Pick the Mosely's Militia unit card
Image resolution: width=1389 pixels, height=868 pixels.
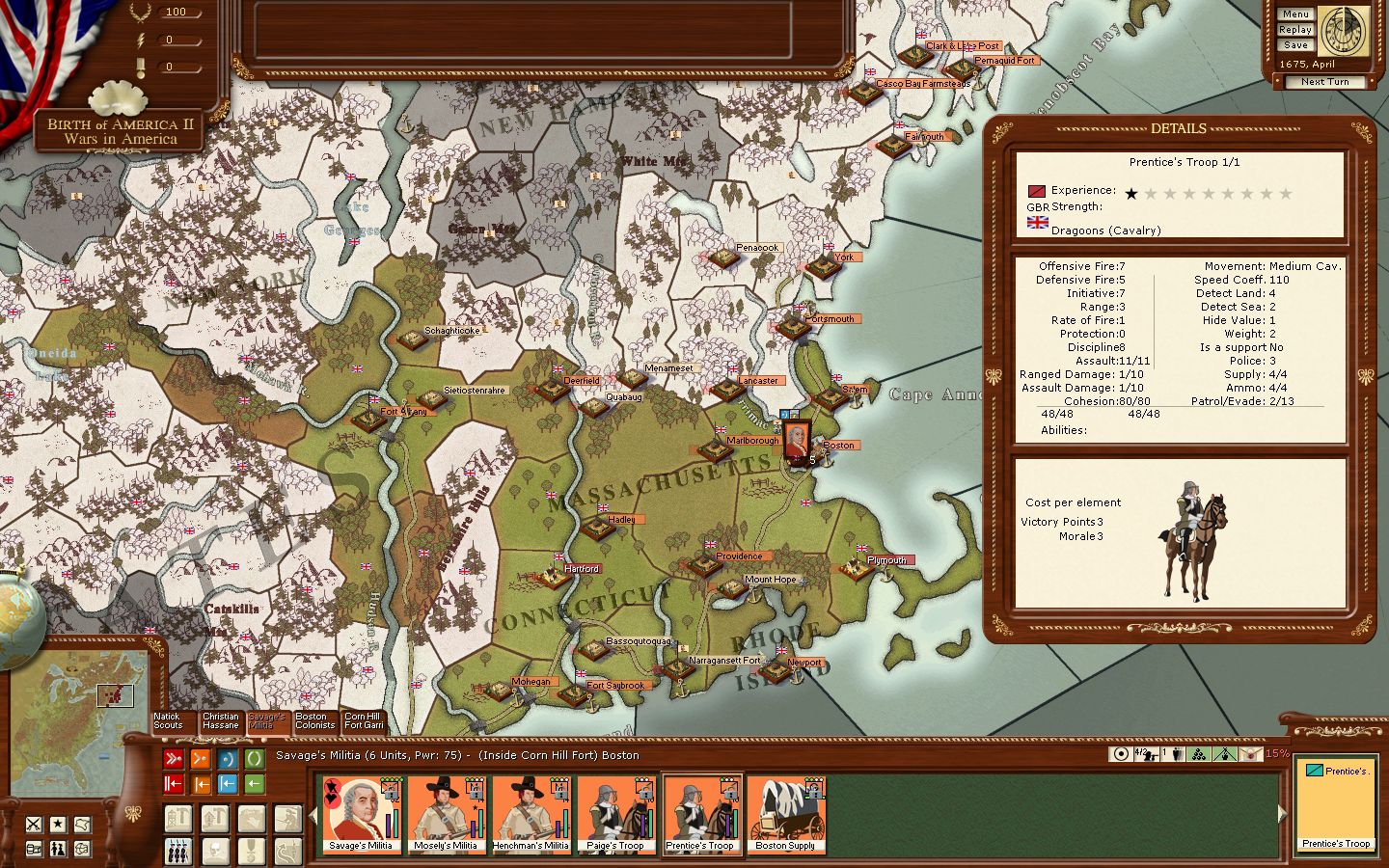point(446,815)
